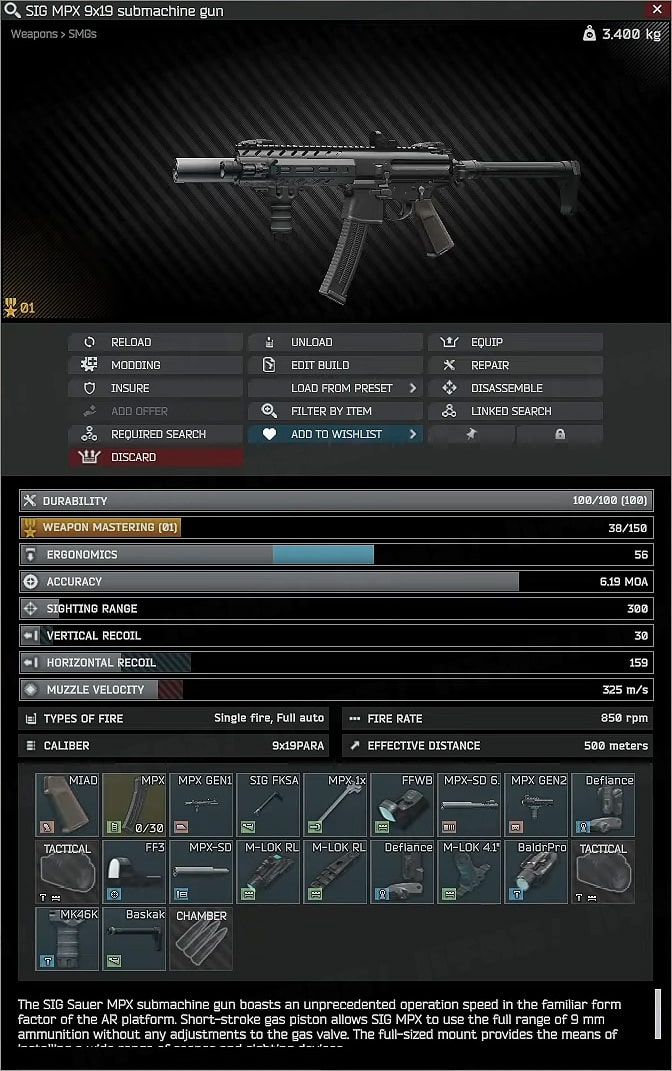The width and height of the screenshot is (672, 1071).
Task: Open Edit Build
Action: [x=334, y=365]
